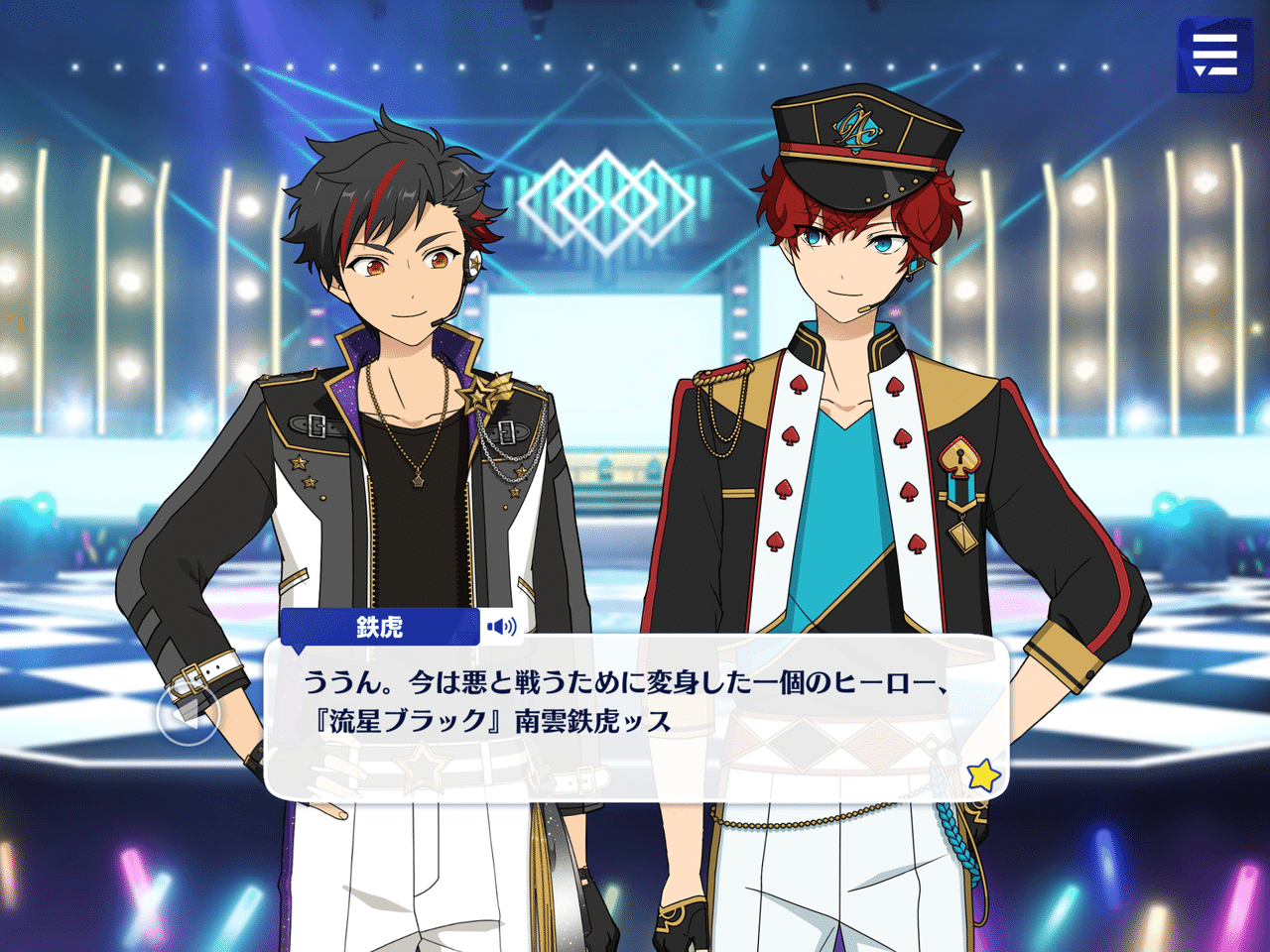Image resolution: width=1270 pixels, height=952 pixels.
Task: Replay Tetora's voice line with the speaker icon
Action: tap(502, 627)
